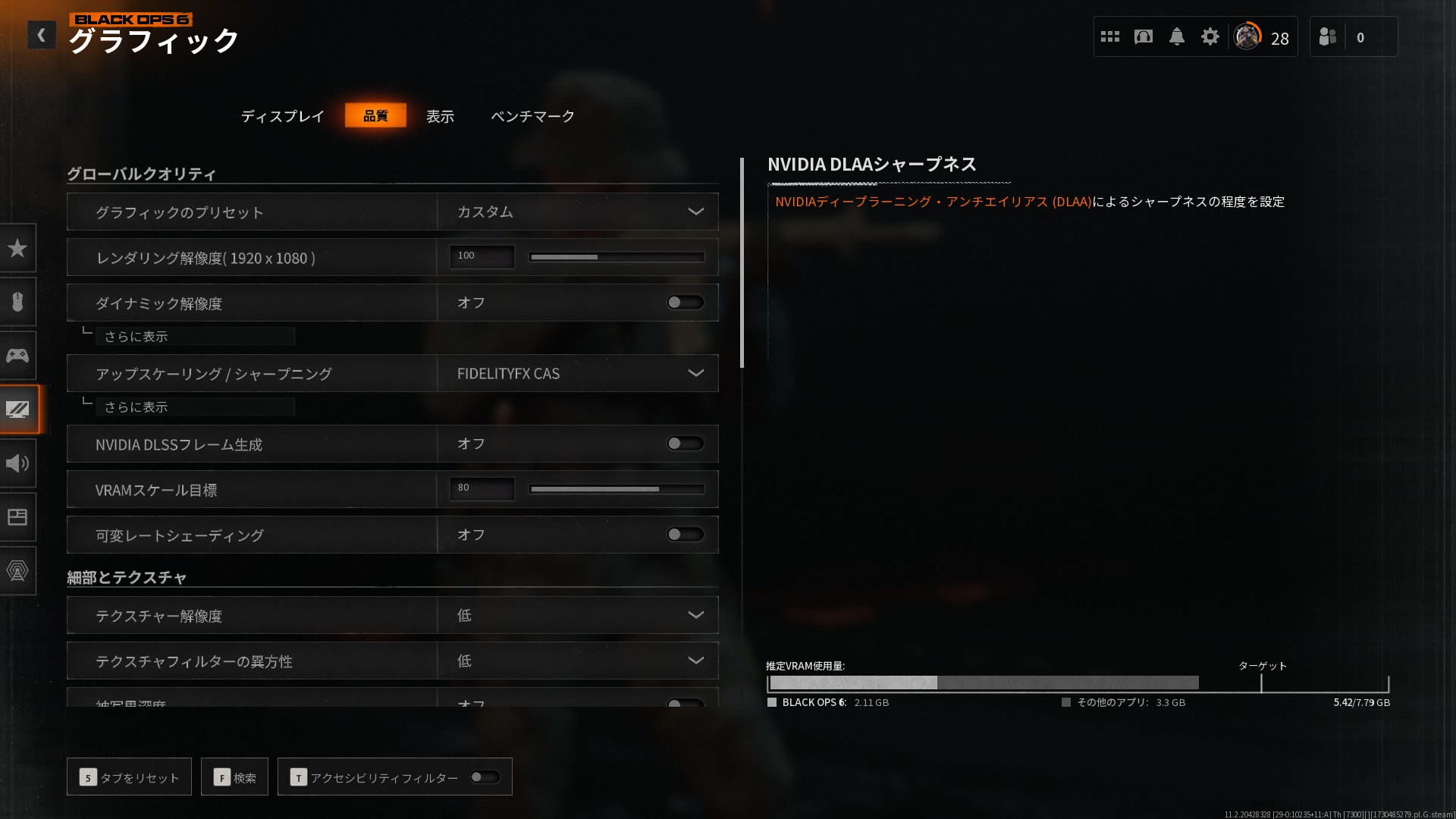The height and width of the screenshot is (819, 1456).
Task: Click the タブをリセット button
Action: (128, 777)
